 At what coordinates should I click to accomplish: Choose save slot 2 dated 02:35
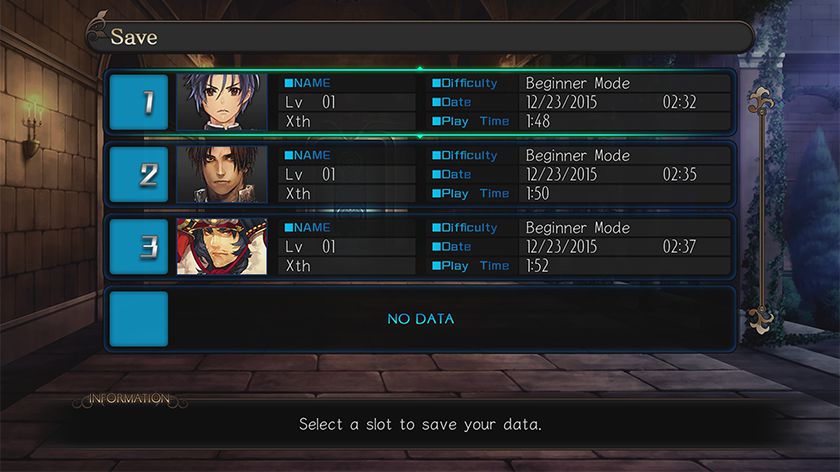coord(420,175)
